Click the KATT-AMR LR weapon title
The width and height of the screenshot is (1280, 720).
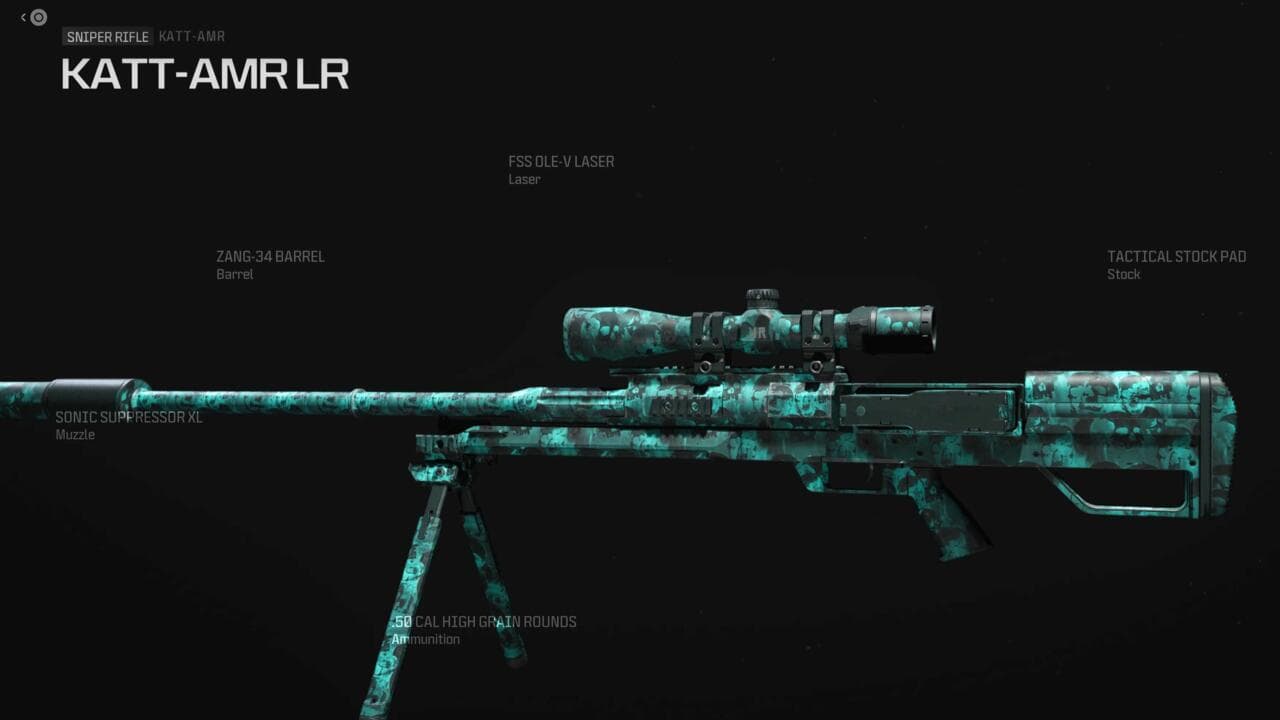205,74
